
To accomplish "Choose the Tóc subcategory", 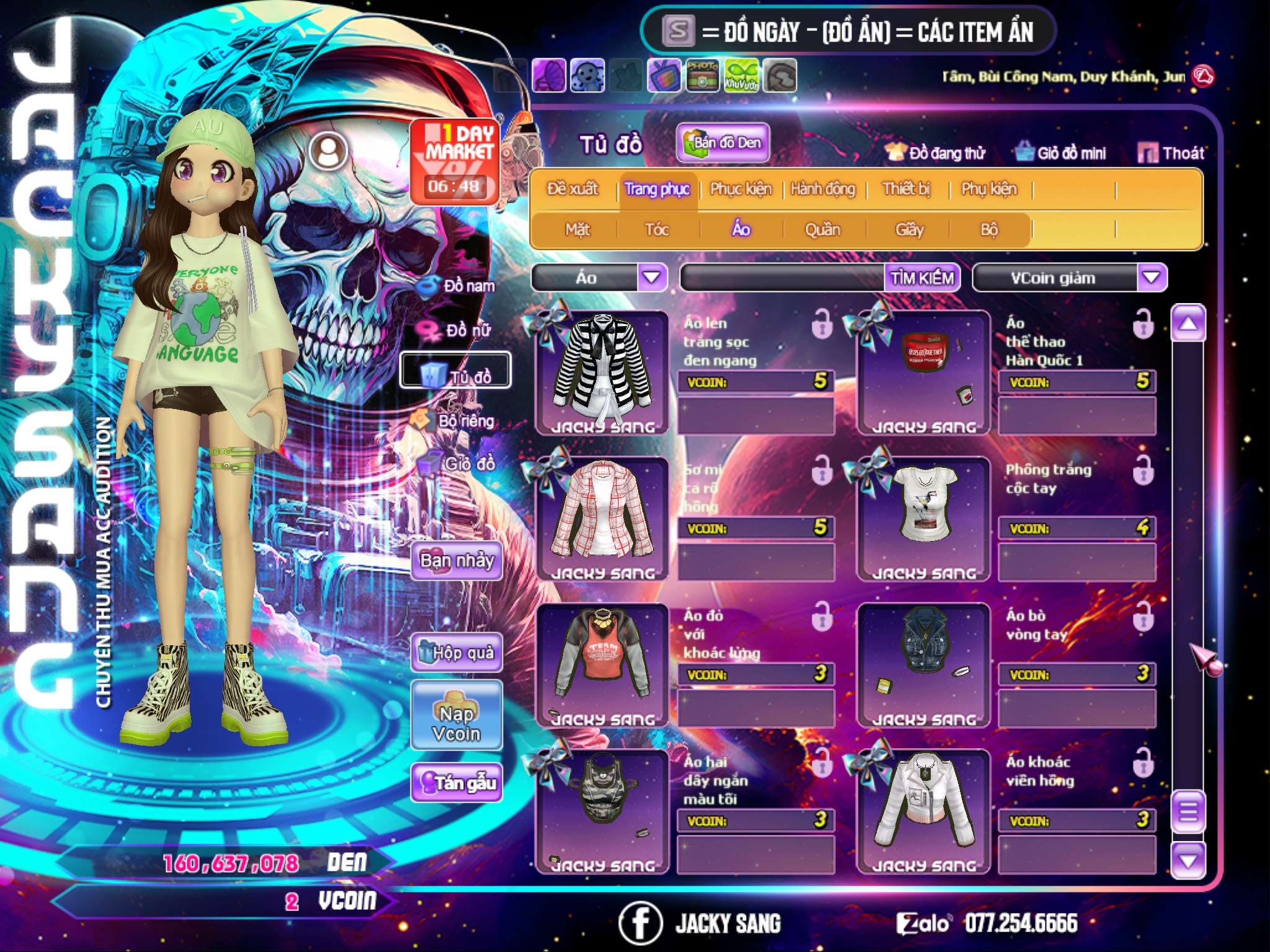I will click(657, 230).
